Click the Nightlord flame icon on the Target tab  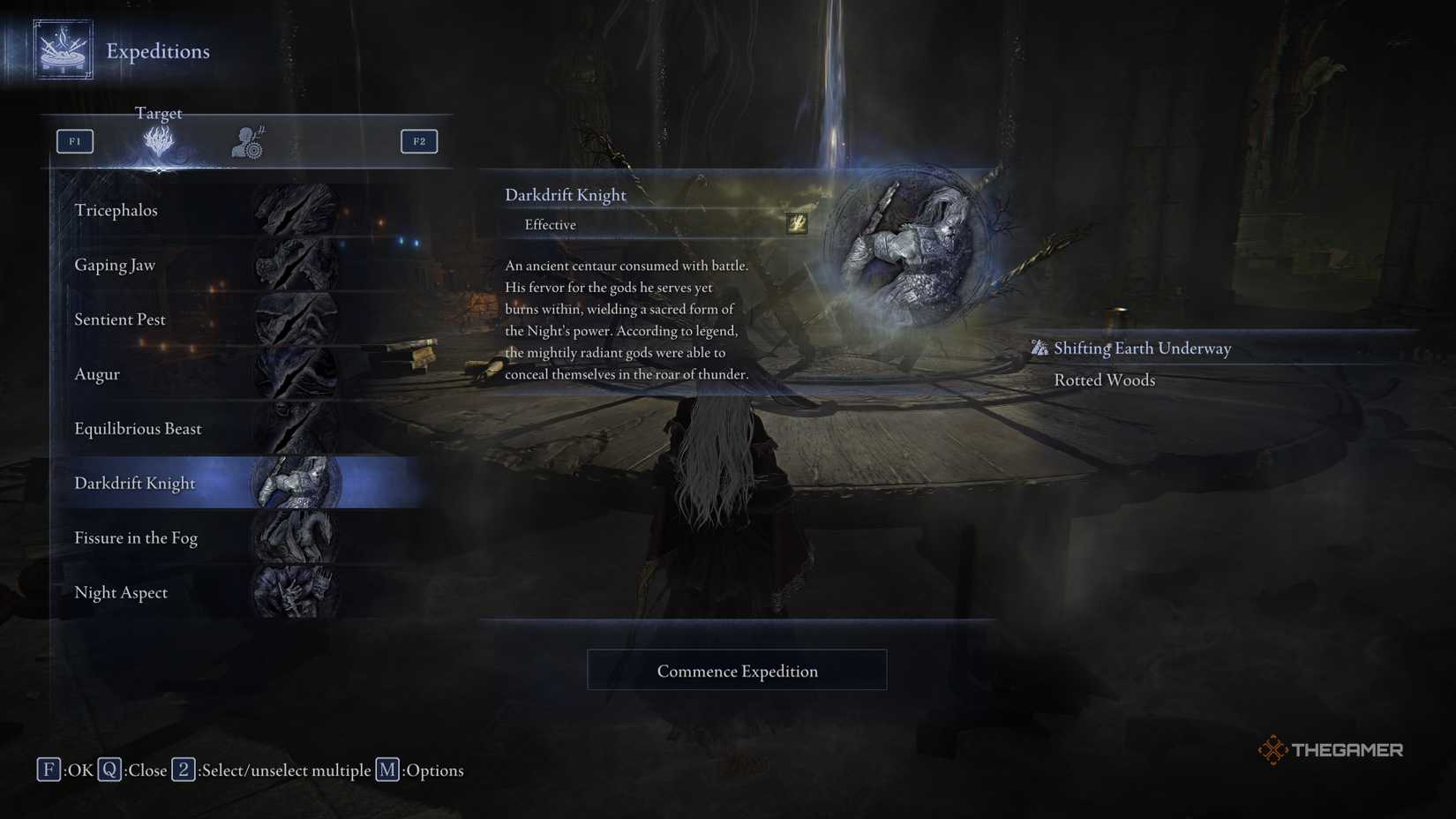click(159, 141)
